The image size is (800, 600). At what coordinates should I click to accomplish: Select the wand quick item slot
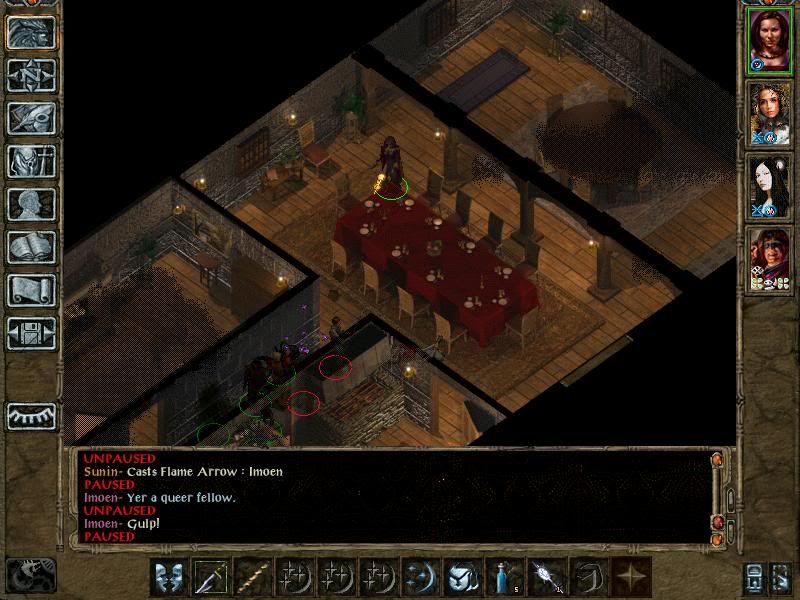click(547, 578)
